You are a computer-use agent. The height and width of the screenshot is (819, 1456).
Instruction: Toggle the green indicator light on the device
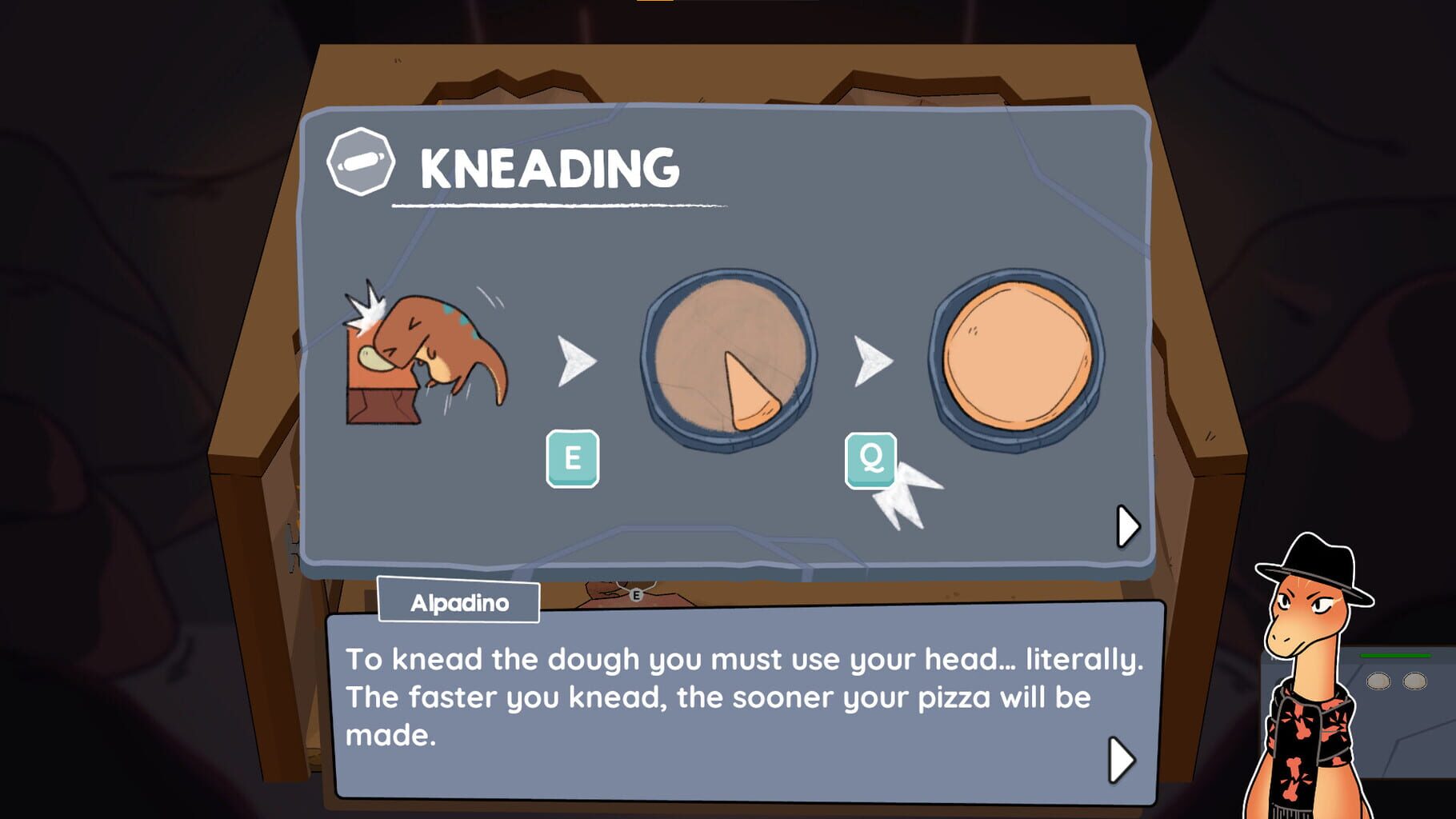click(1396, 655)
